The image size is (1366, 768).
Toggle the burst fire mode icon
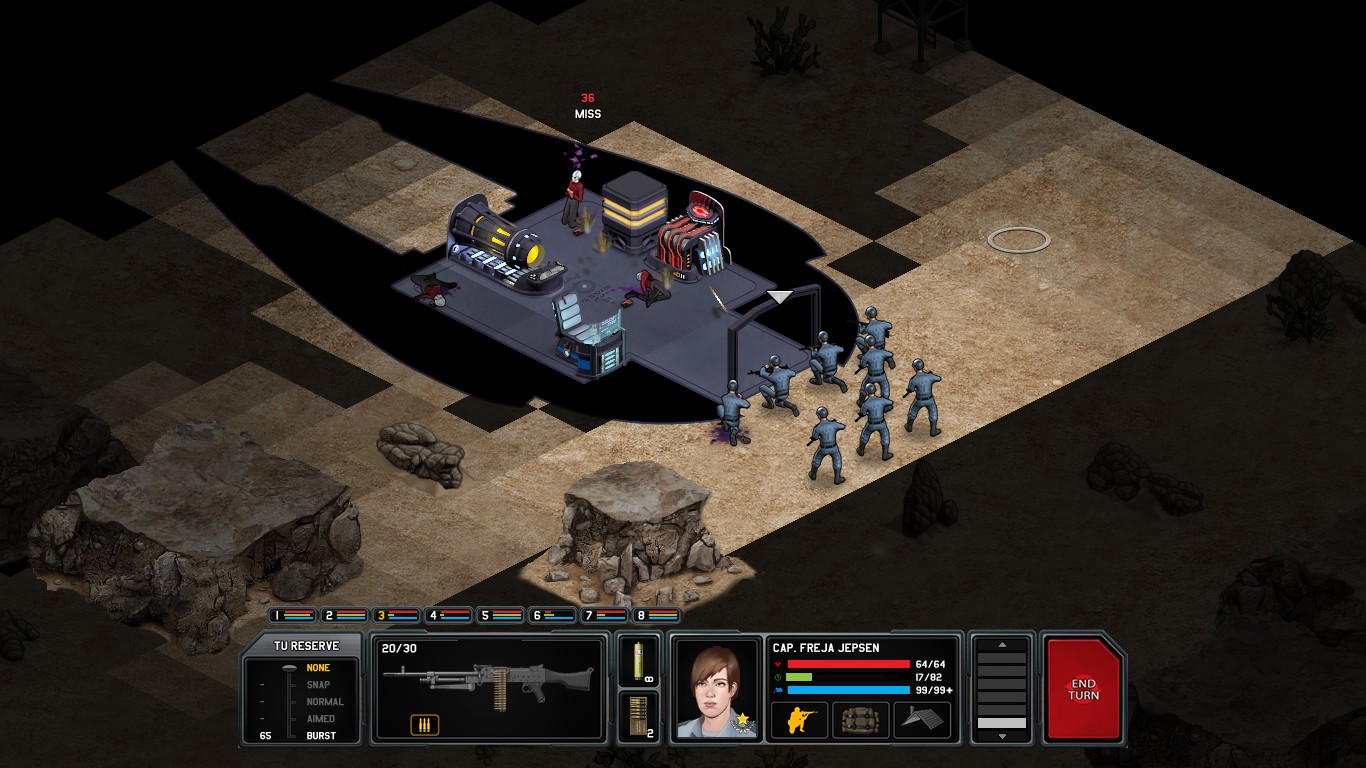424,725
